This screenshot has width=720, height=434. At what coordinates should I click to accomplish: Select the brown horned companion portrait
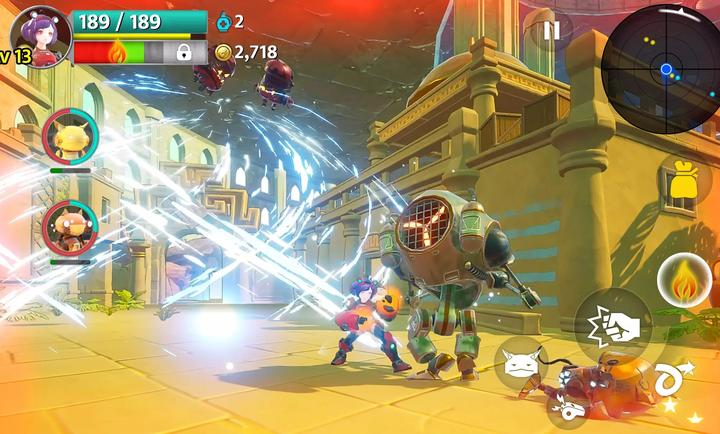(70, 228)
